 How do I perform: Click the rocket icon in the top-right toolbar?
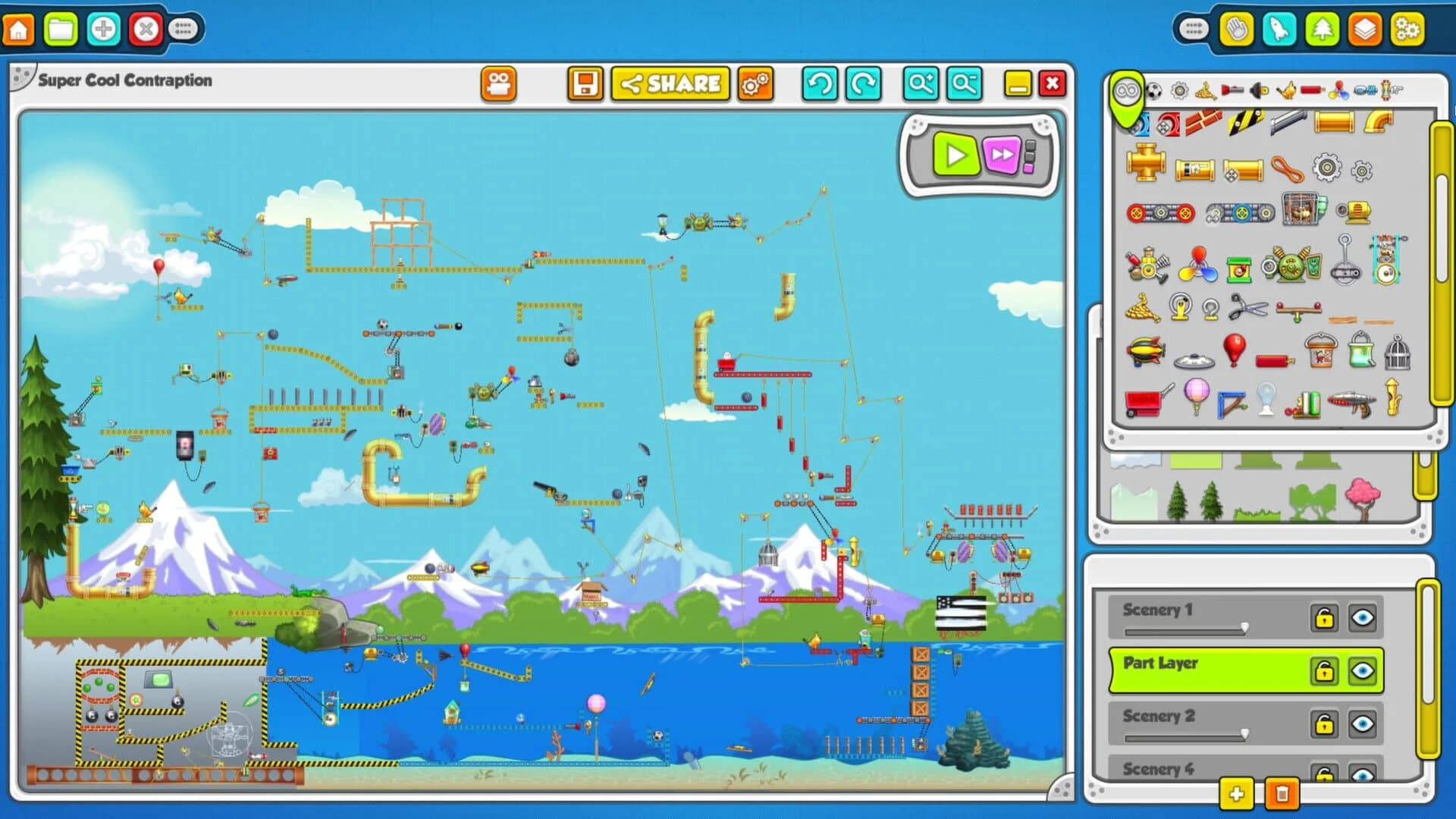click(x=1282, y=29)
